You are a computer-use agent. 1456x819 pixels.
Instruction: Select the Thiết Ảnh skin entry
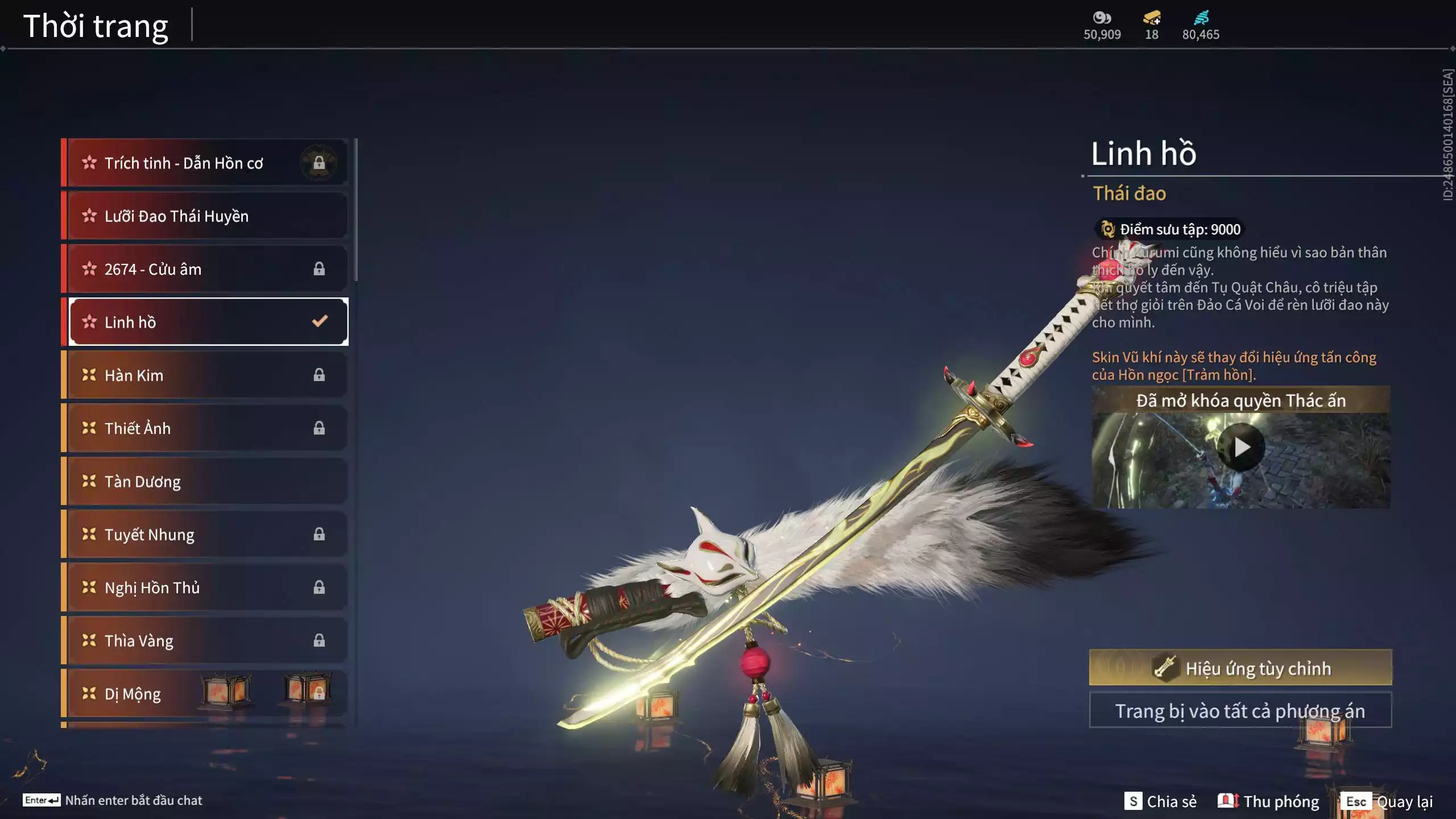click(205, 428)
